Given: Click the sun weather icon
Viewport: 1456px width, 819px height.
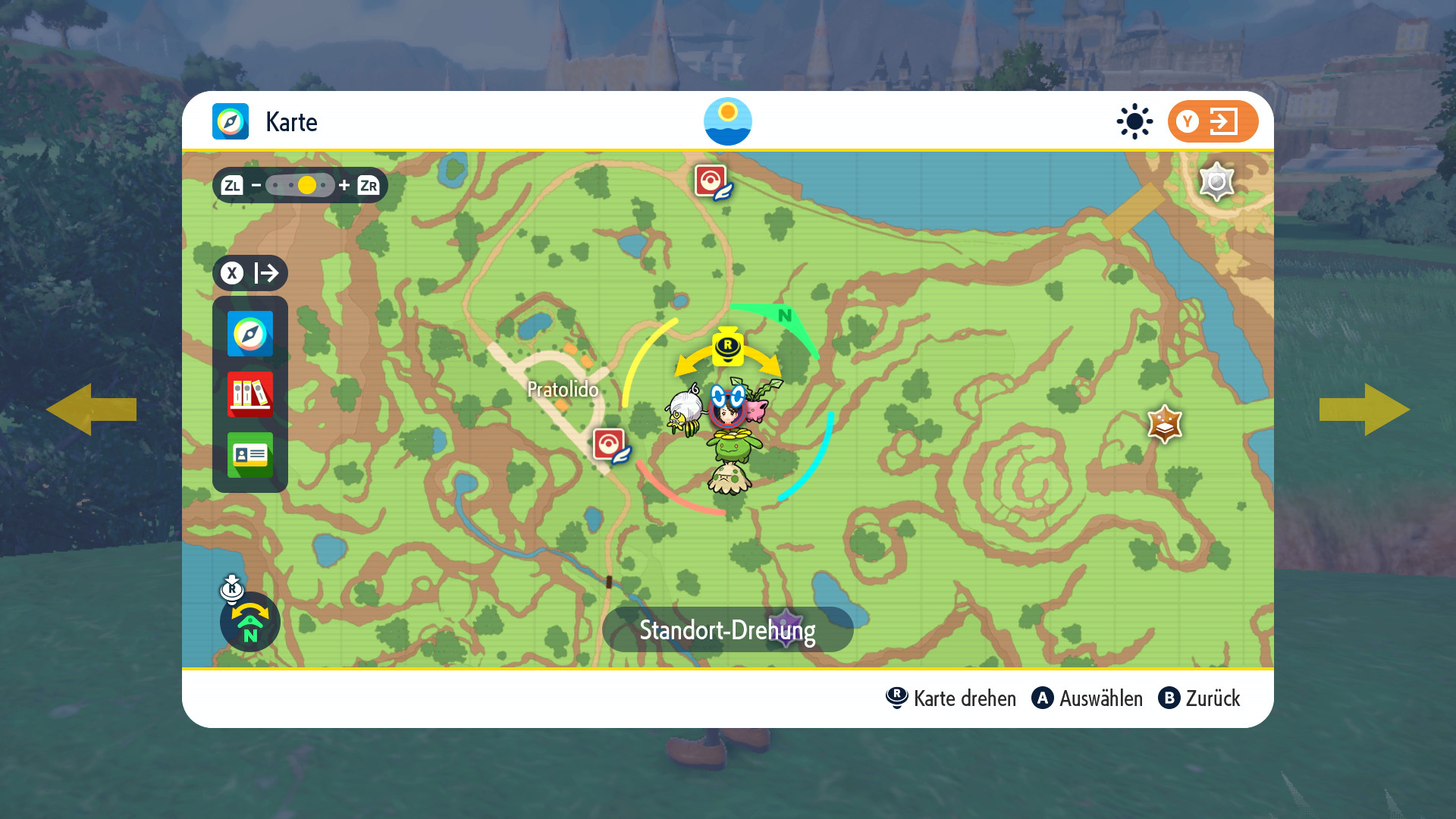Looking at the screenshot, I should pyautogui.click(x=1134, y=121).
